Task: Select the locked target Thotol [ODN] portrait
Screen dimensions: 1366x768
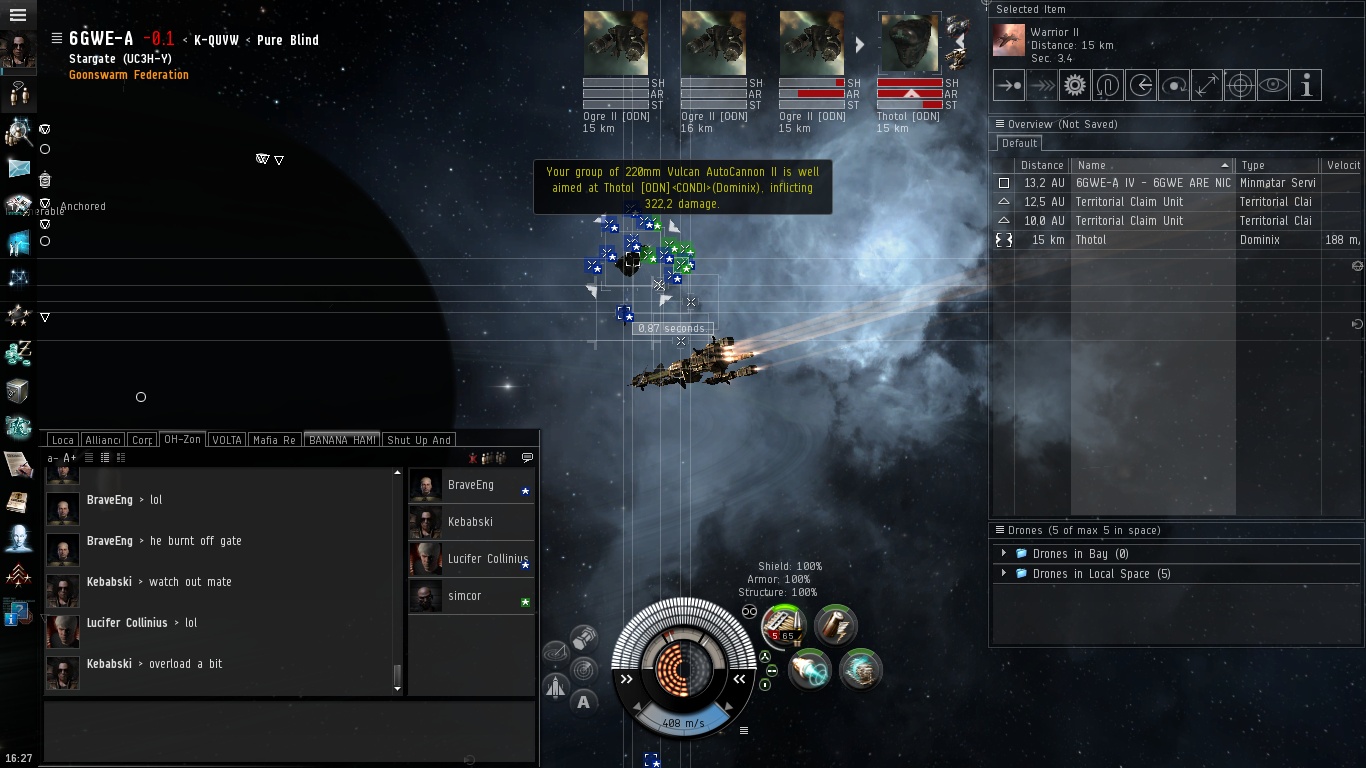Action: pos(909,44)
